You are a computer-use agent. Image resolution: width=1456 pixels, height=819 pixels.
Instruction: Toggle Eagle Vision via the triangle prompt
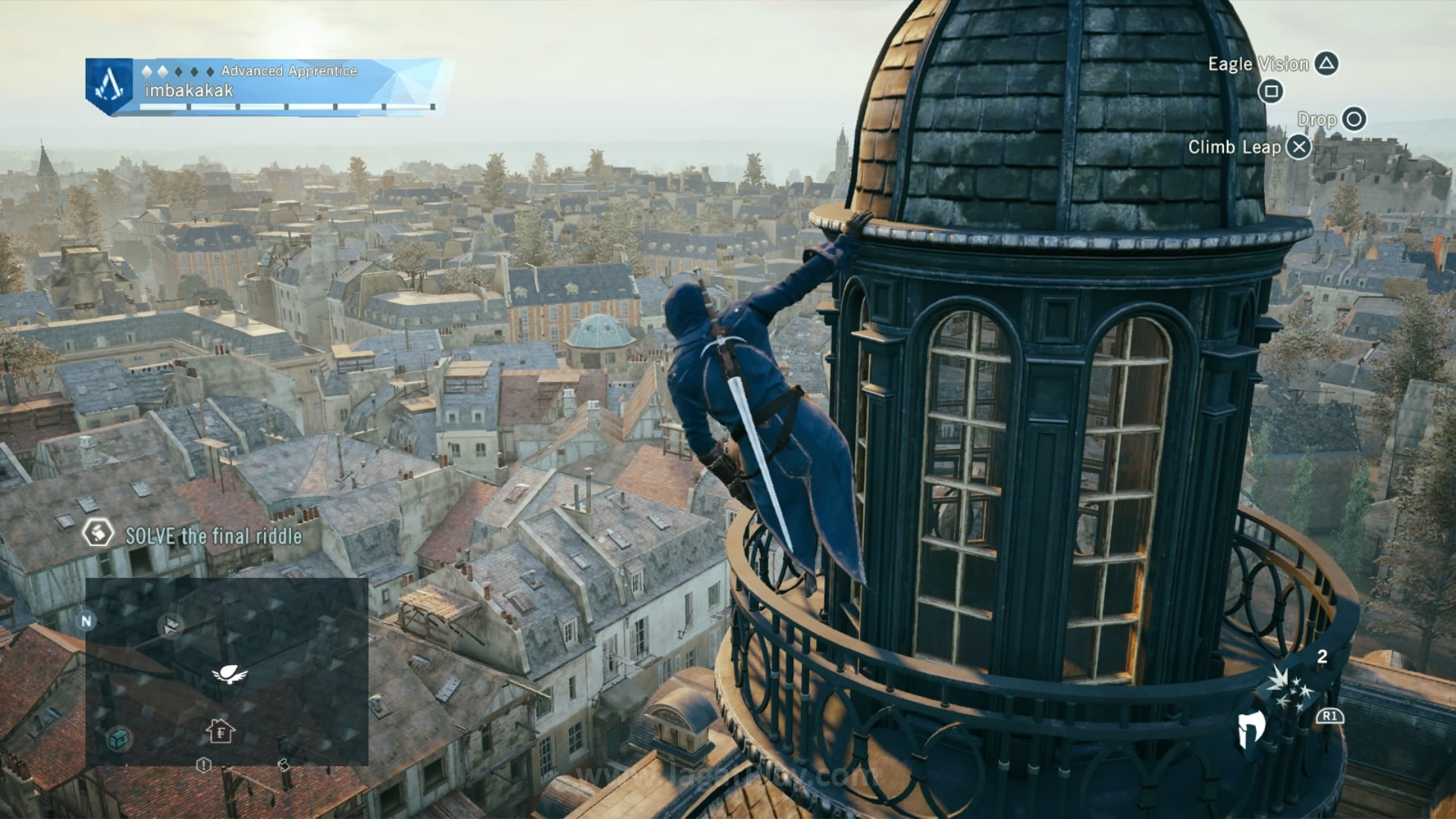[x=1326, y=64]
